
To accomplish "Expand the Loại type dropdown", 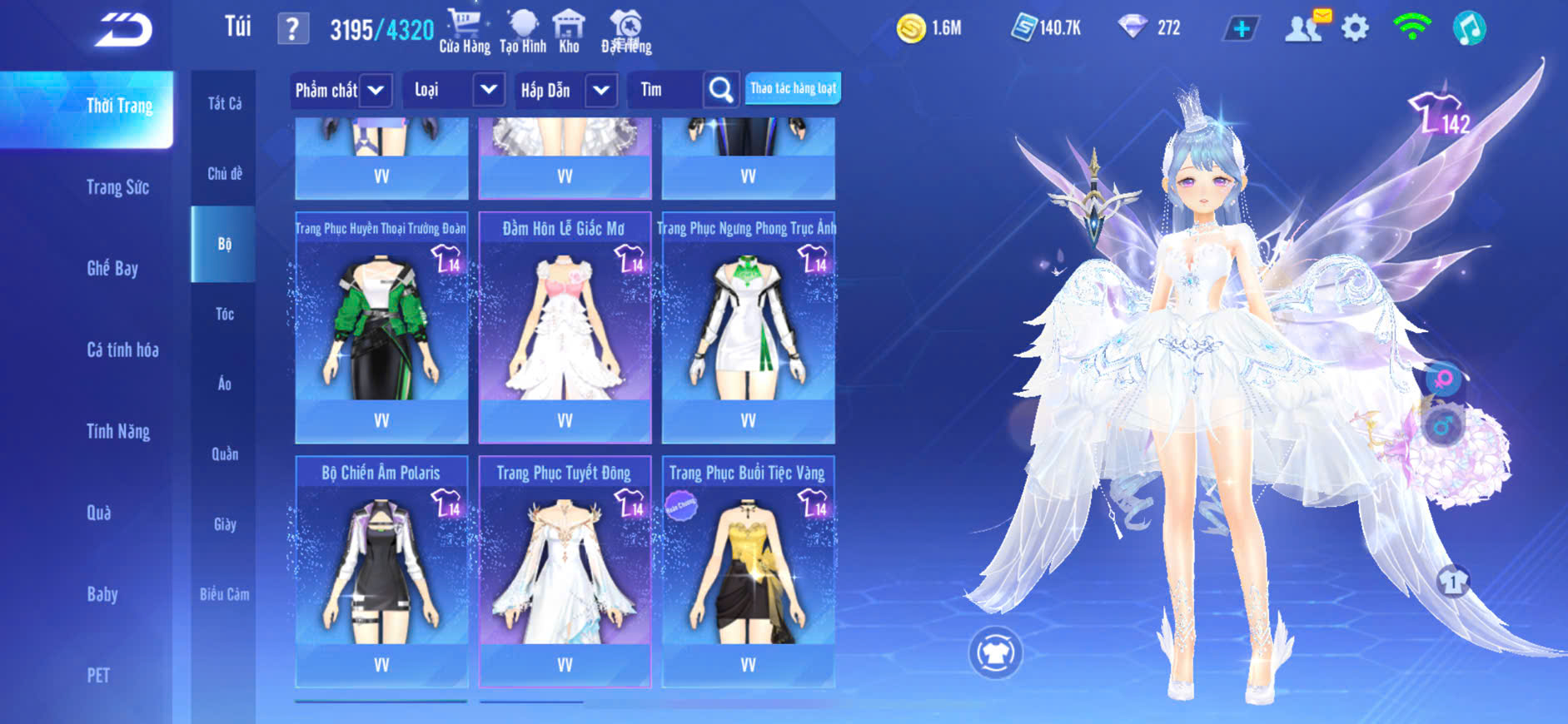I will pyautogui.click(x=489, y=89).
